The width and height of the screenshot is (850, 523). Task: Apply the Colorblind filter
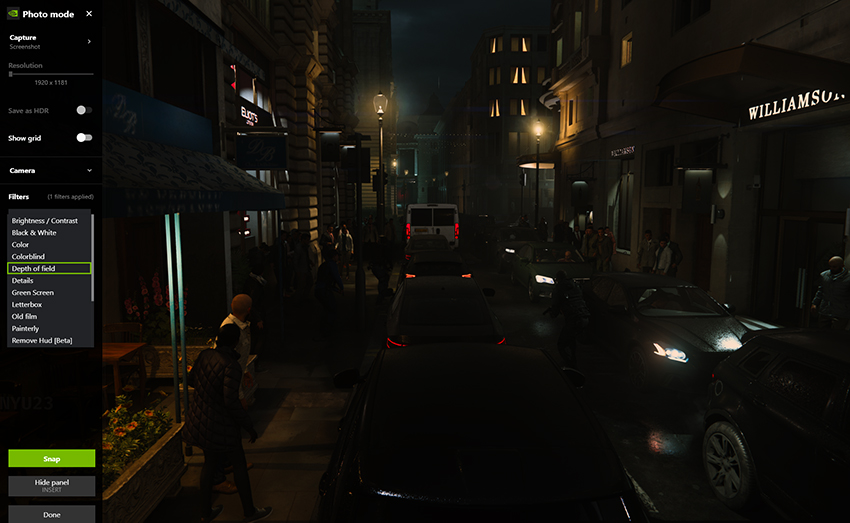(x=28, y=257)
